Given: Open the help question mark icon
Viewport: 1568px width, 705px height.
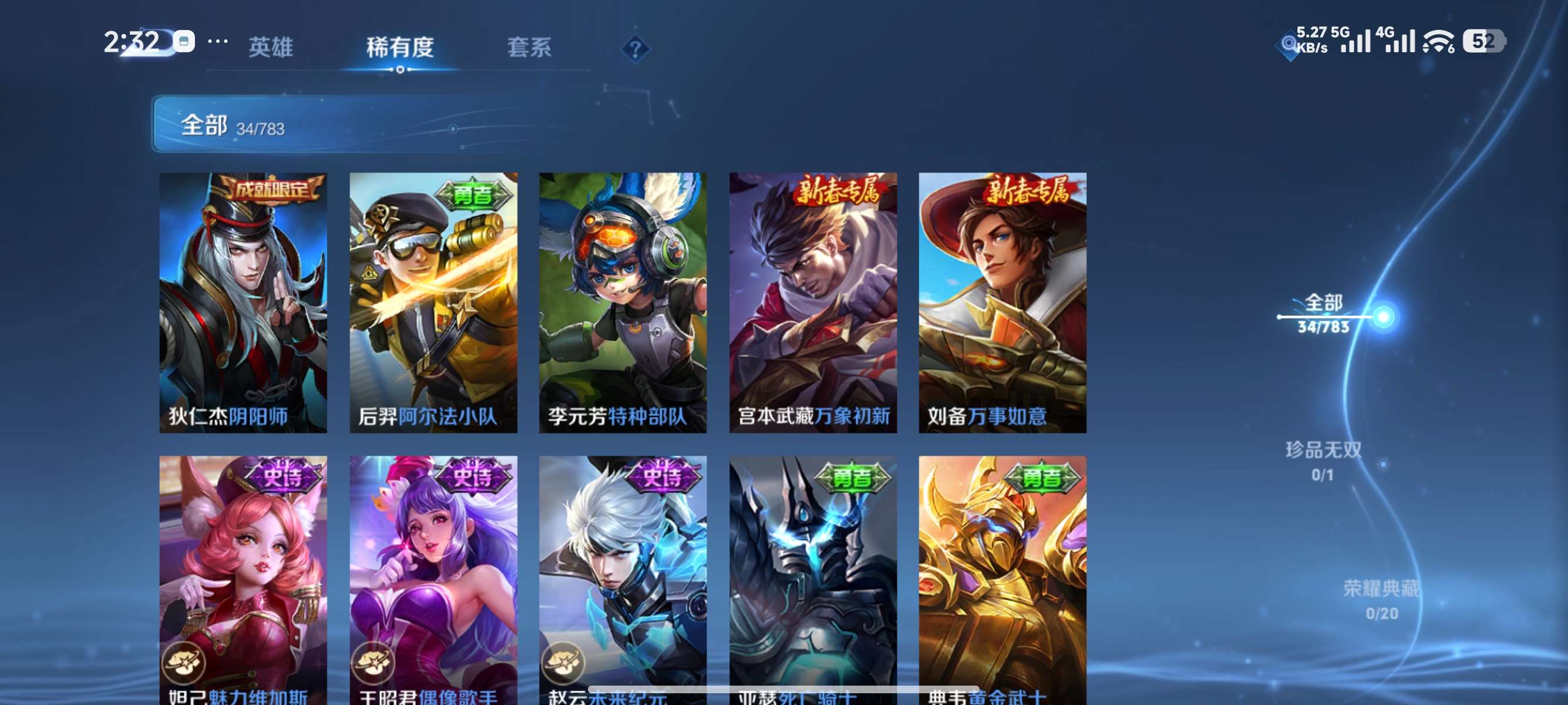Looking at the screenshot, I should click(x=635, y=48).
